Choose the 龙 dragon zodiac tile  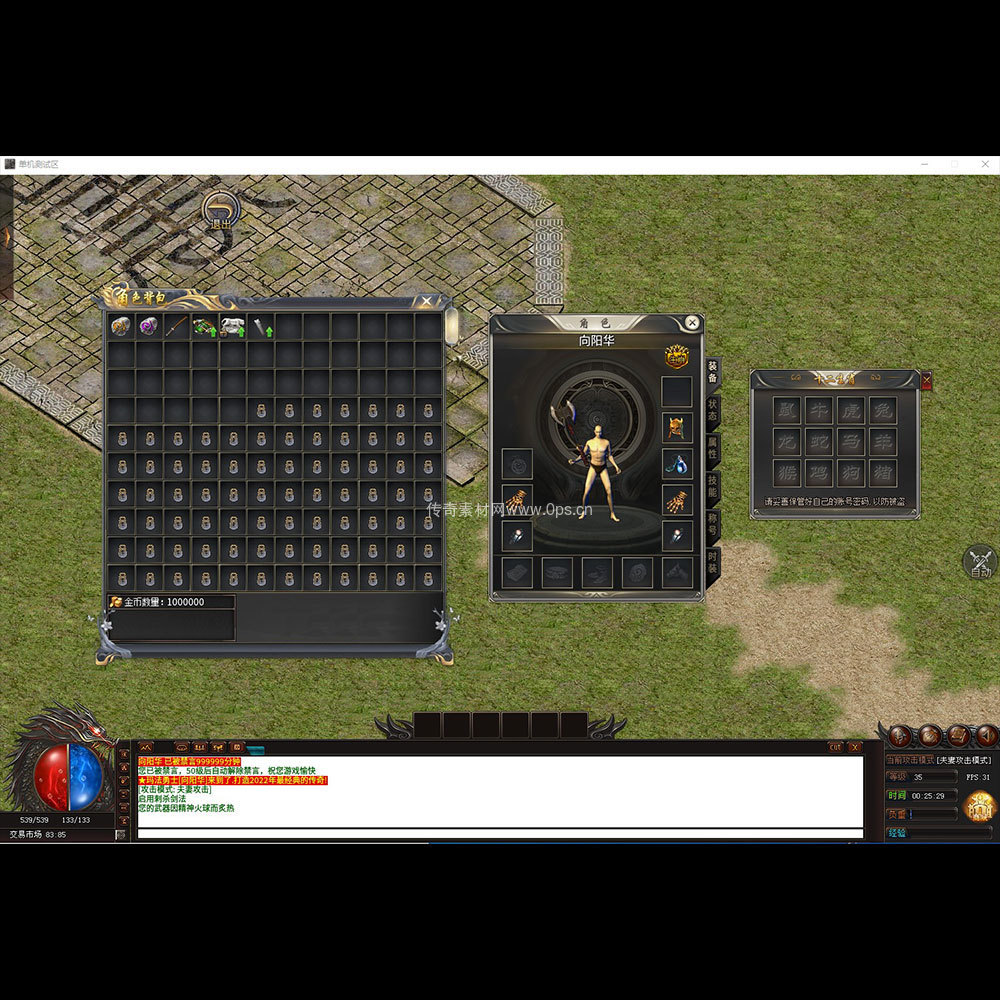point(788,441)
